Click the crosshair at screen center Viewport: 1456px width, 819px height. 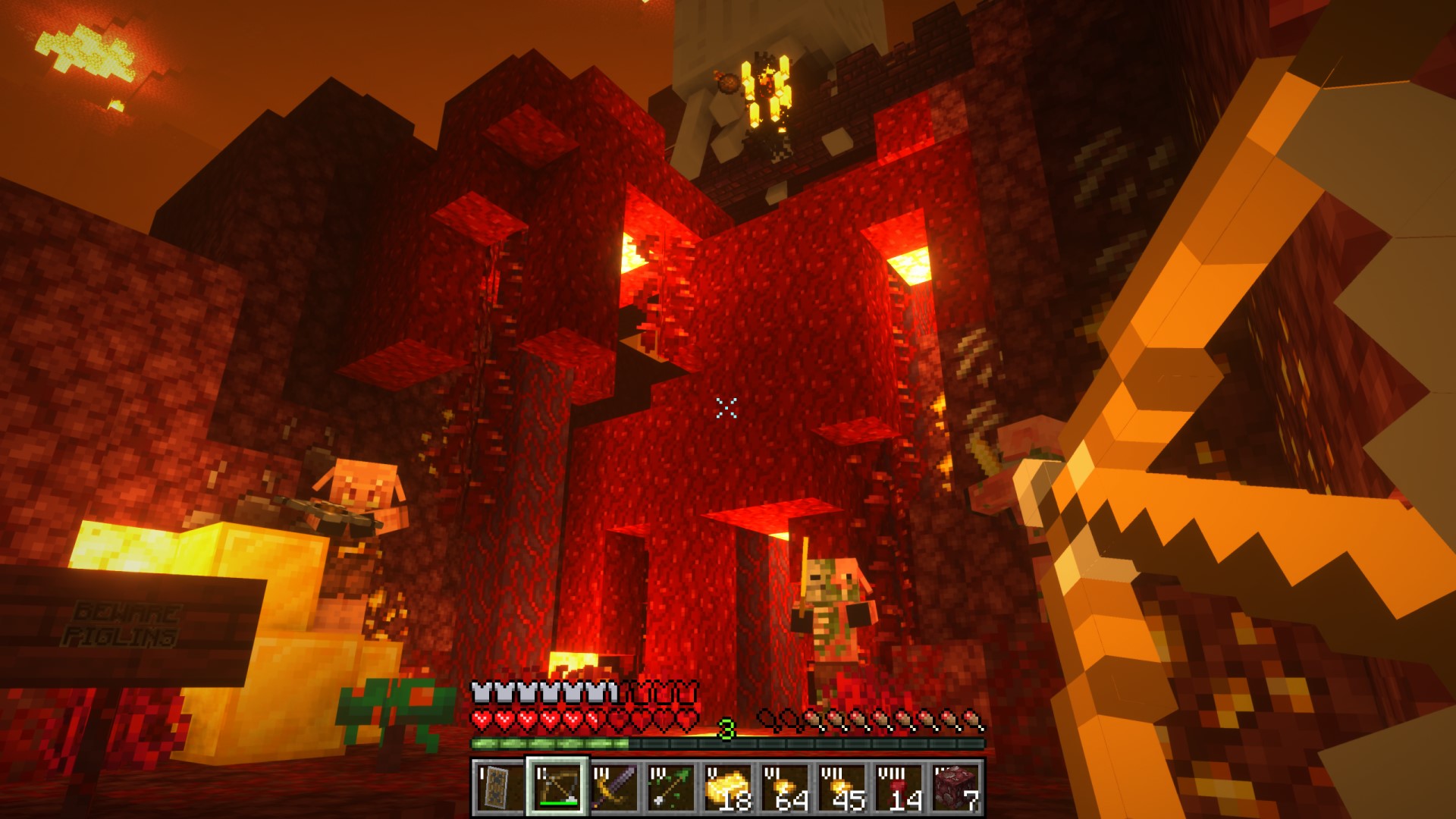726,409
